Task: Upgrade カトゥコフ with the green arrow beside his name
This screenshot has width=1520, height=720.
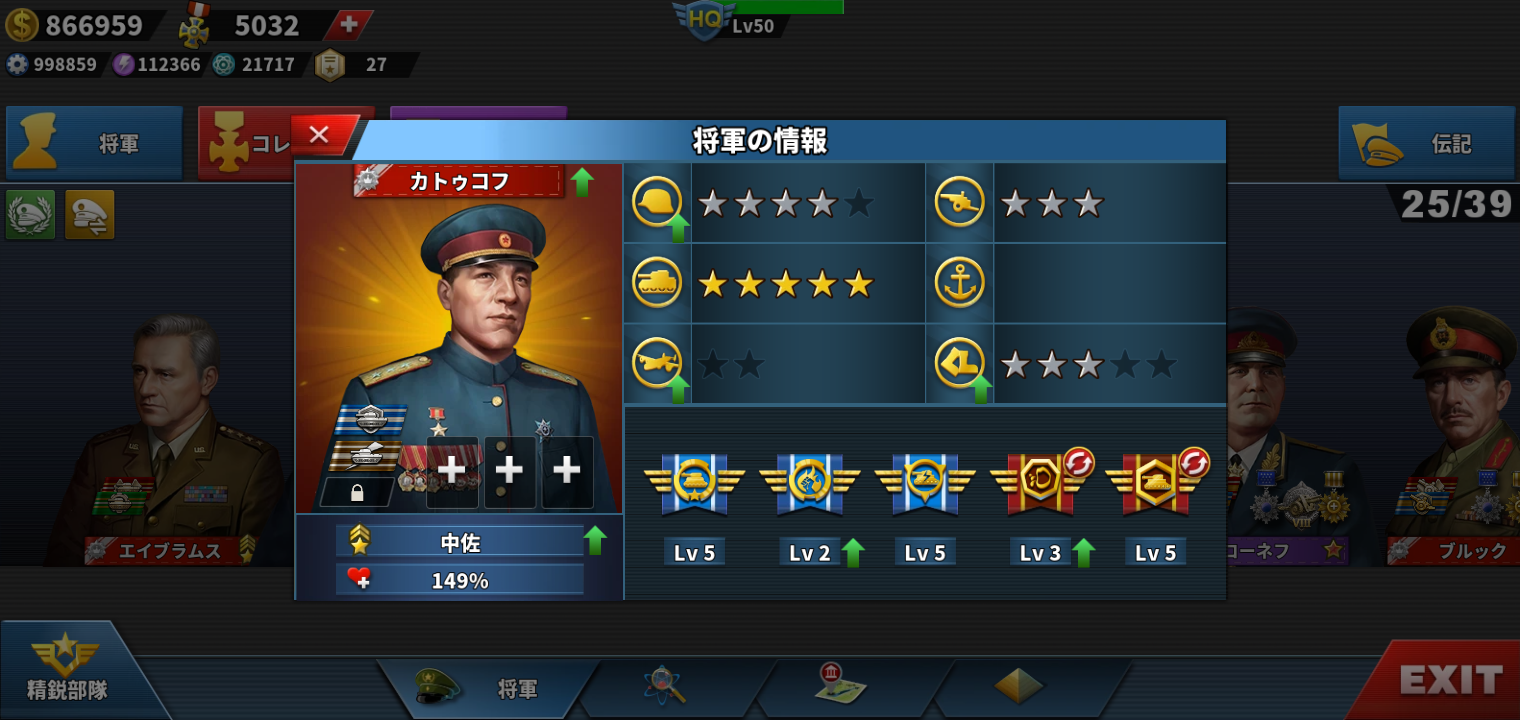Action: (582, 182)
